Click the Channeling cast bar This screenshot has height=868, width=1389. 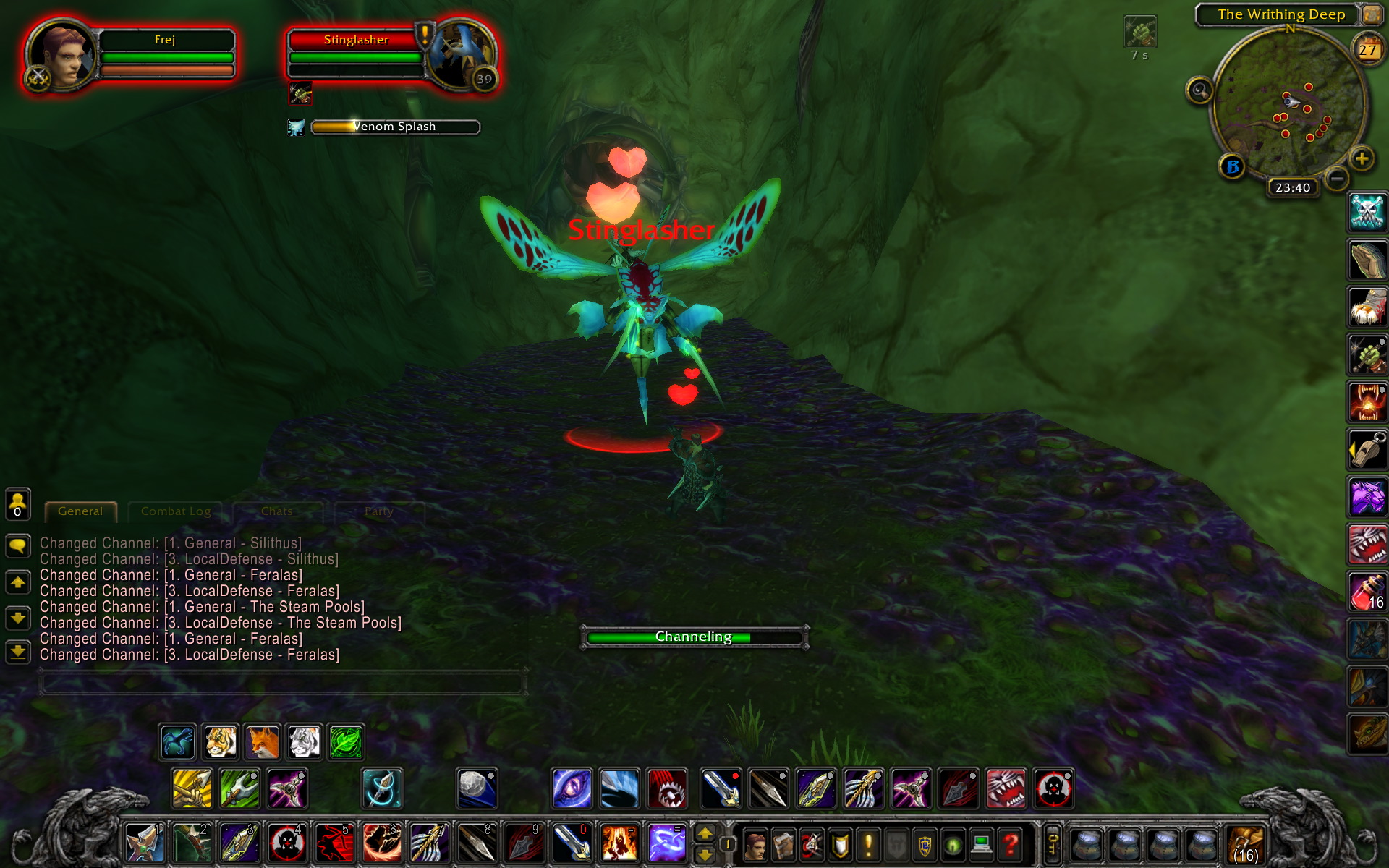(693, 637)
